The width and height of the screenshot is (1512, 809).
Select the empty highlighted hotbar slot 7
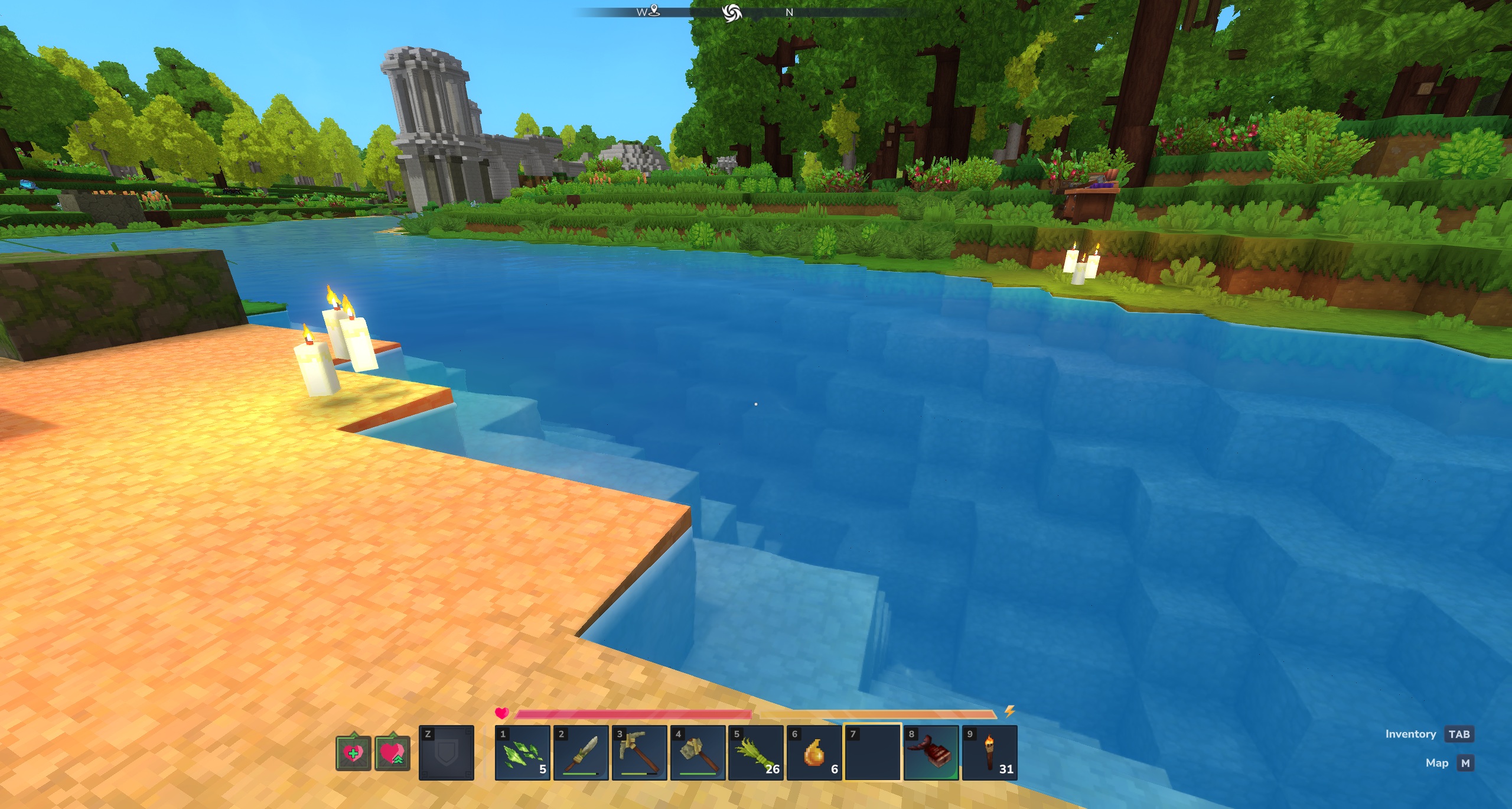[872, 753]
